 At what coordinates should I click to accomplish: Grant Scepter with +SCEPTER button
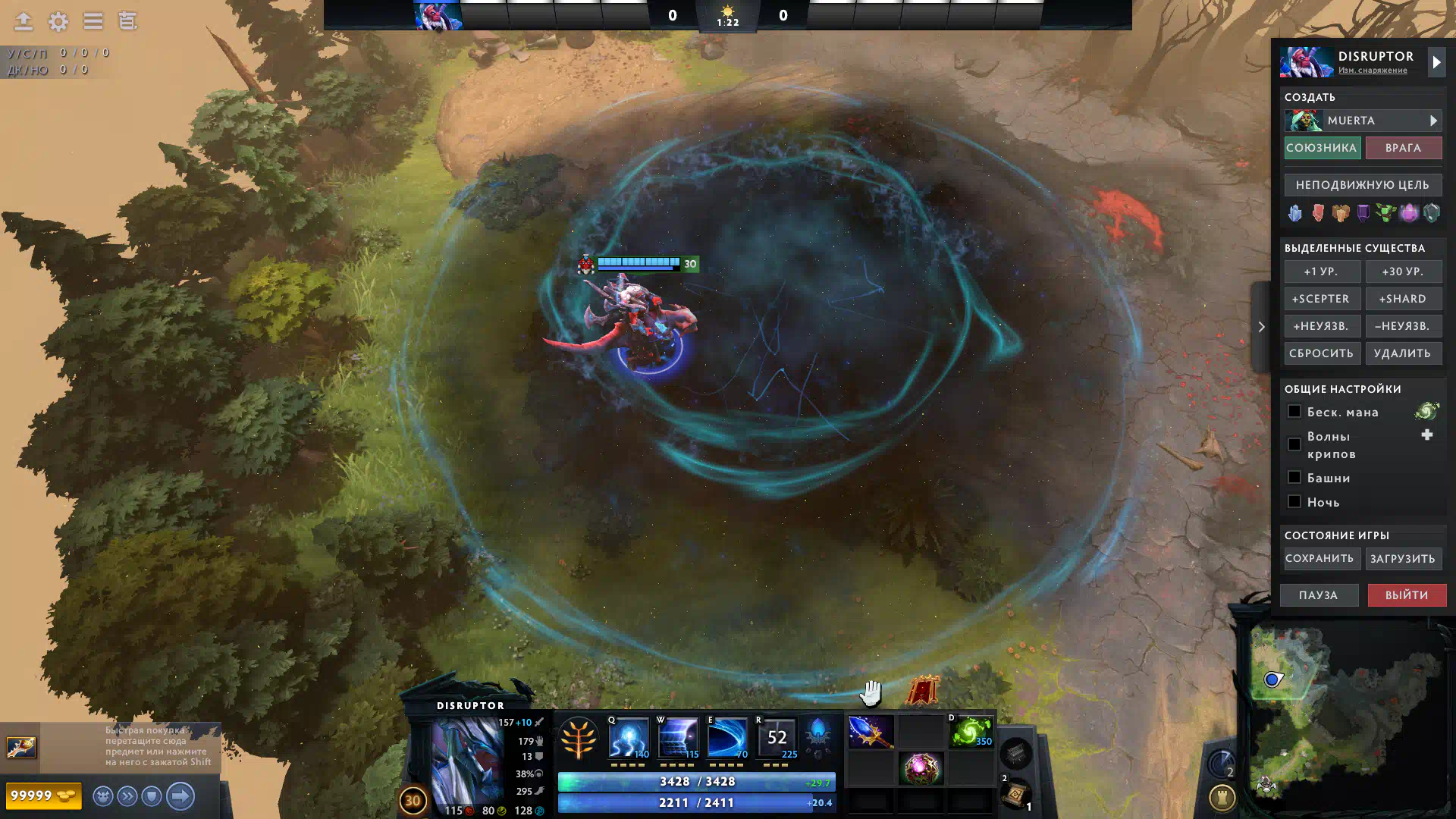click(1321, 299)
